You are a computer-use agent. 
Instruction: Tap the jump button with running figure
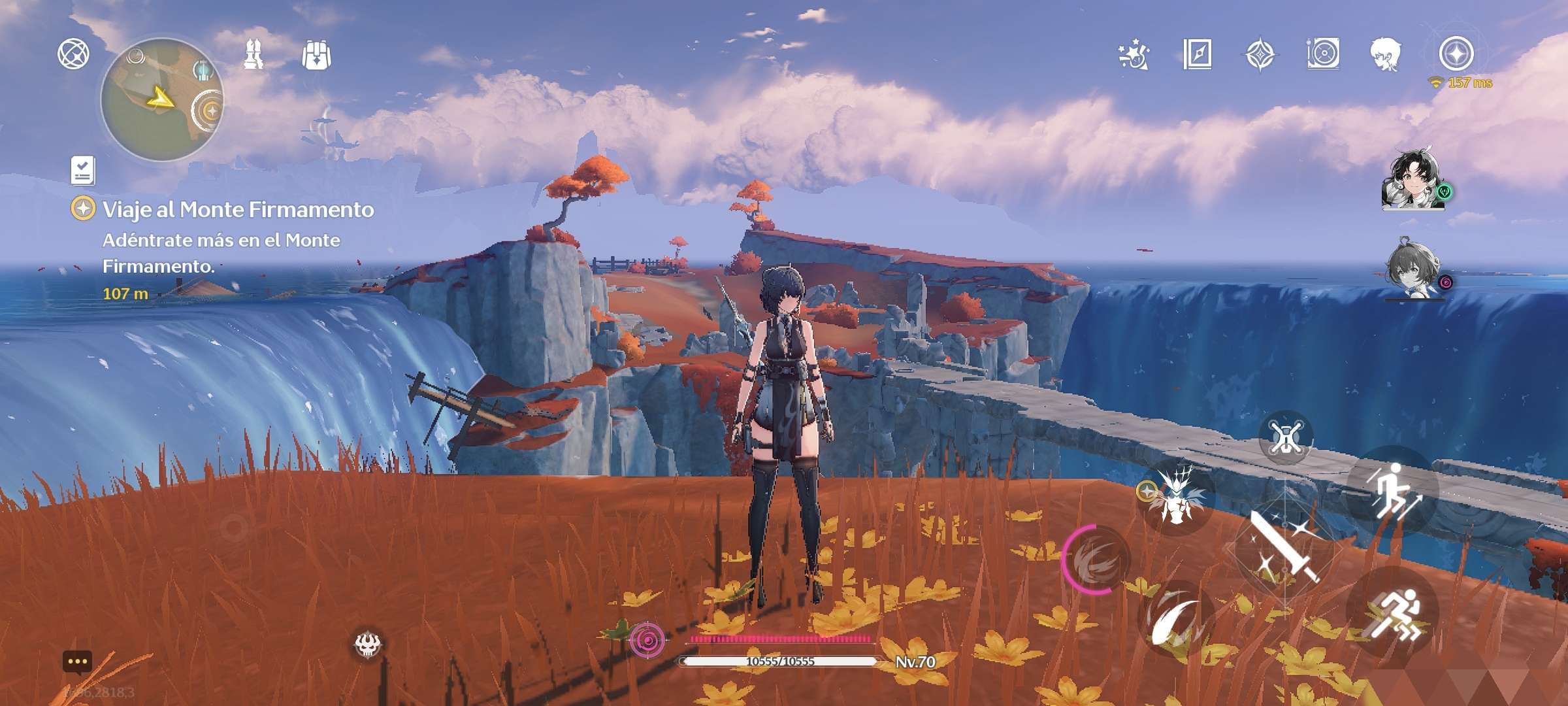pyautogui.click(x=1393, y=492)
